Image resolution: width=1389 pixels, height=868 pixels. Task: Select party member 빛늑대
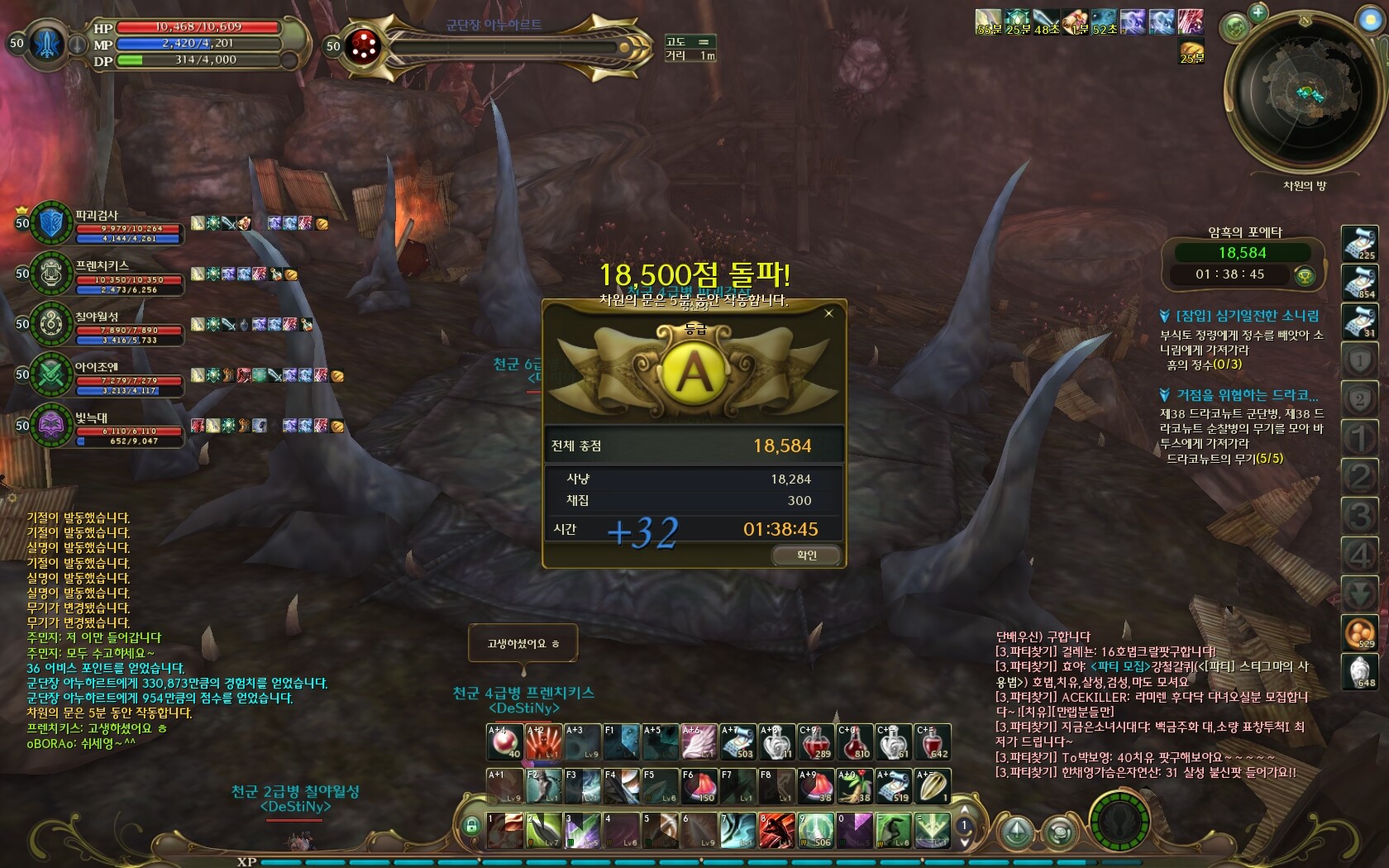[x=51, y=426]
